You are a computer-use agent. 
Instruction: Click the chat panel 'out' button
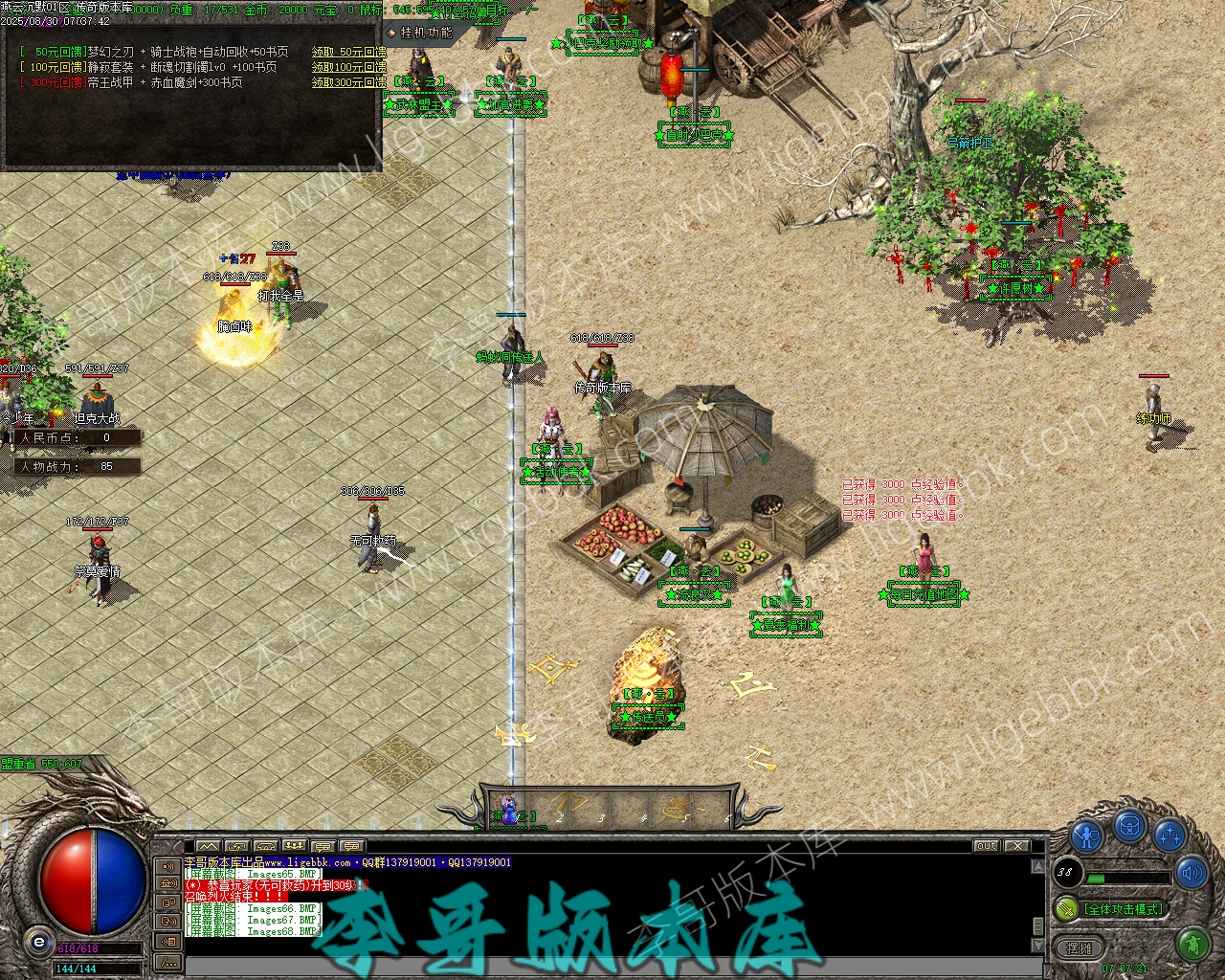tap(986, 846)
